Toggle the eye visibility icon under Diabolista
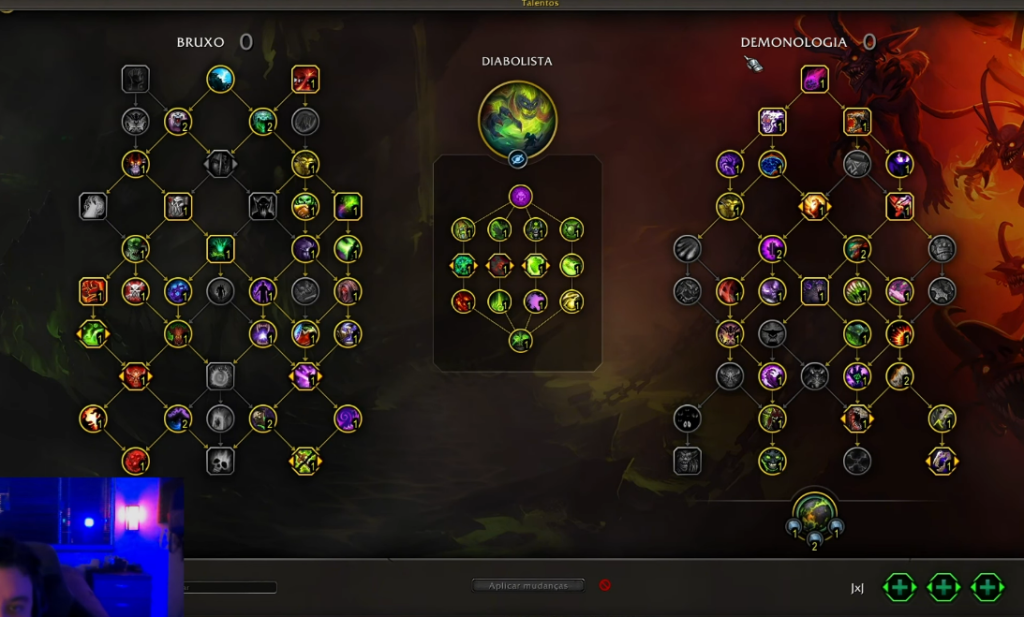The image size is (1024, 617). point(518,159)
